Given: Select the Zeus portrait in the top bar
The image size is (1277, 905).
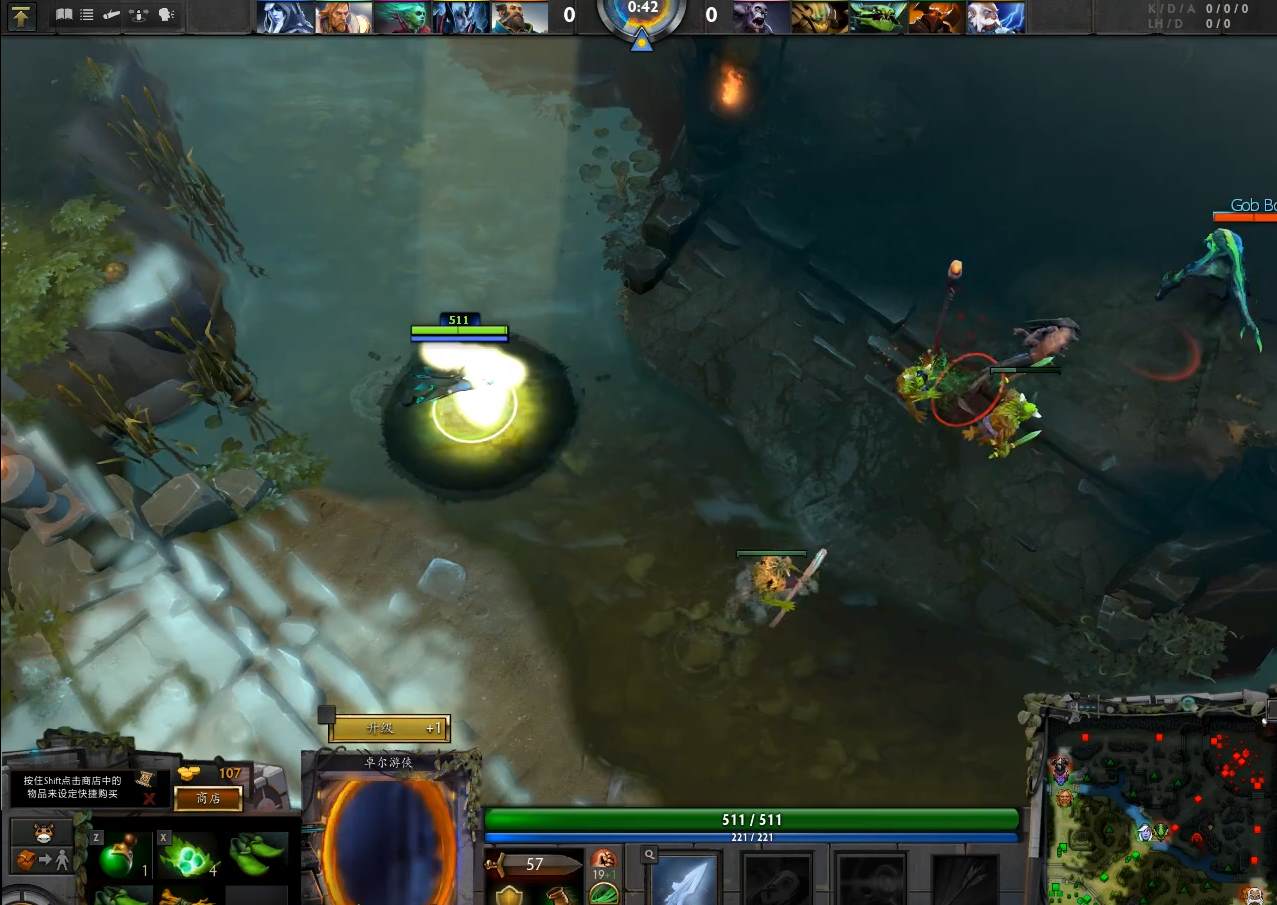Looking at the screenshot, I should pyautogui.click(x=995, y=17).
